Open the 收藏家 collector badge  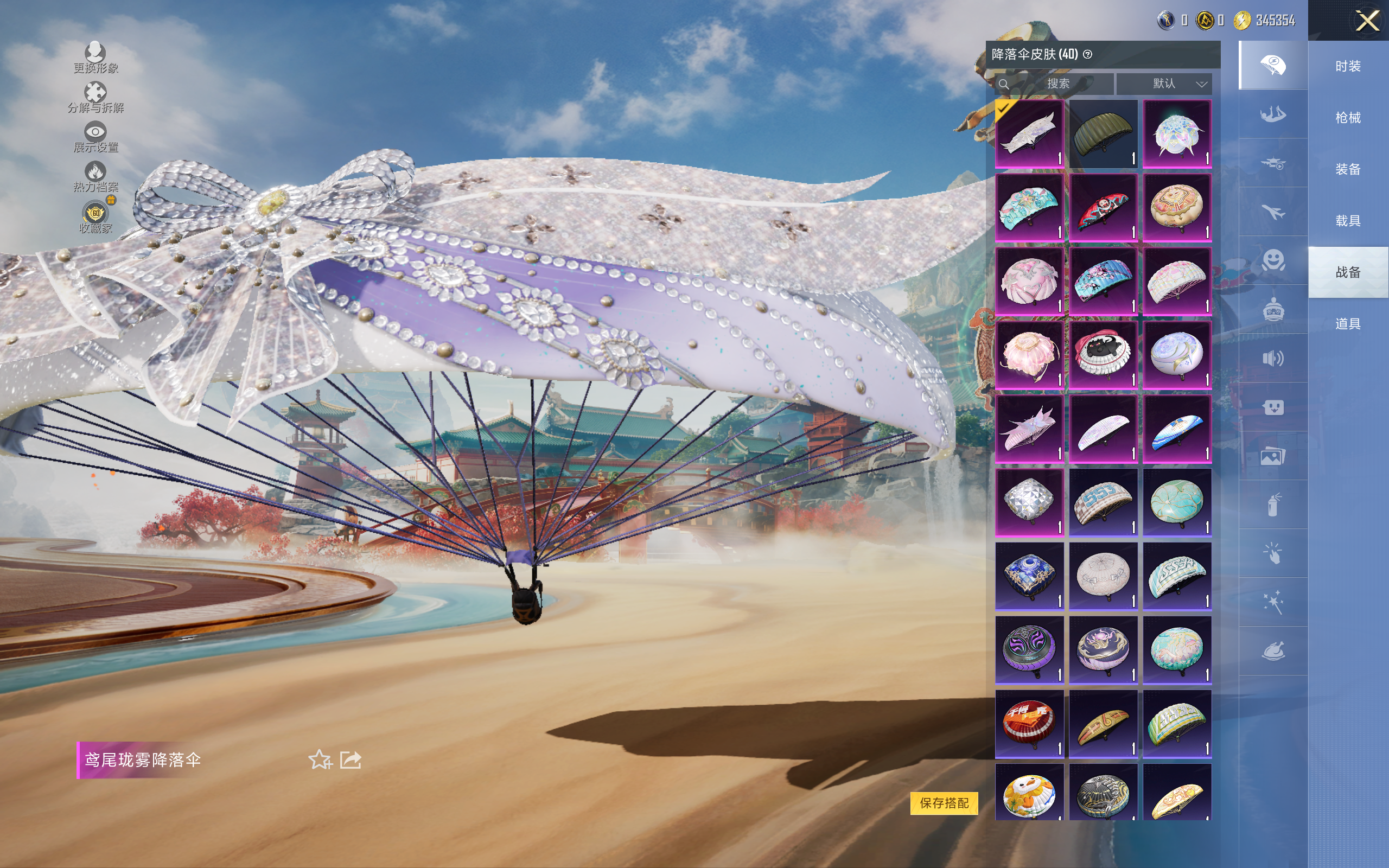point(95,217)
